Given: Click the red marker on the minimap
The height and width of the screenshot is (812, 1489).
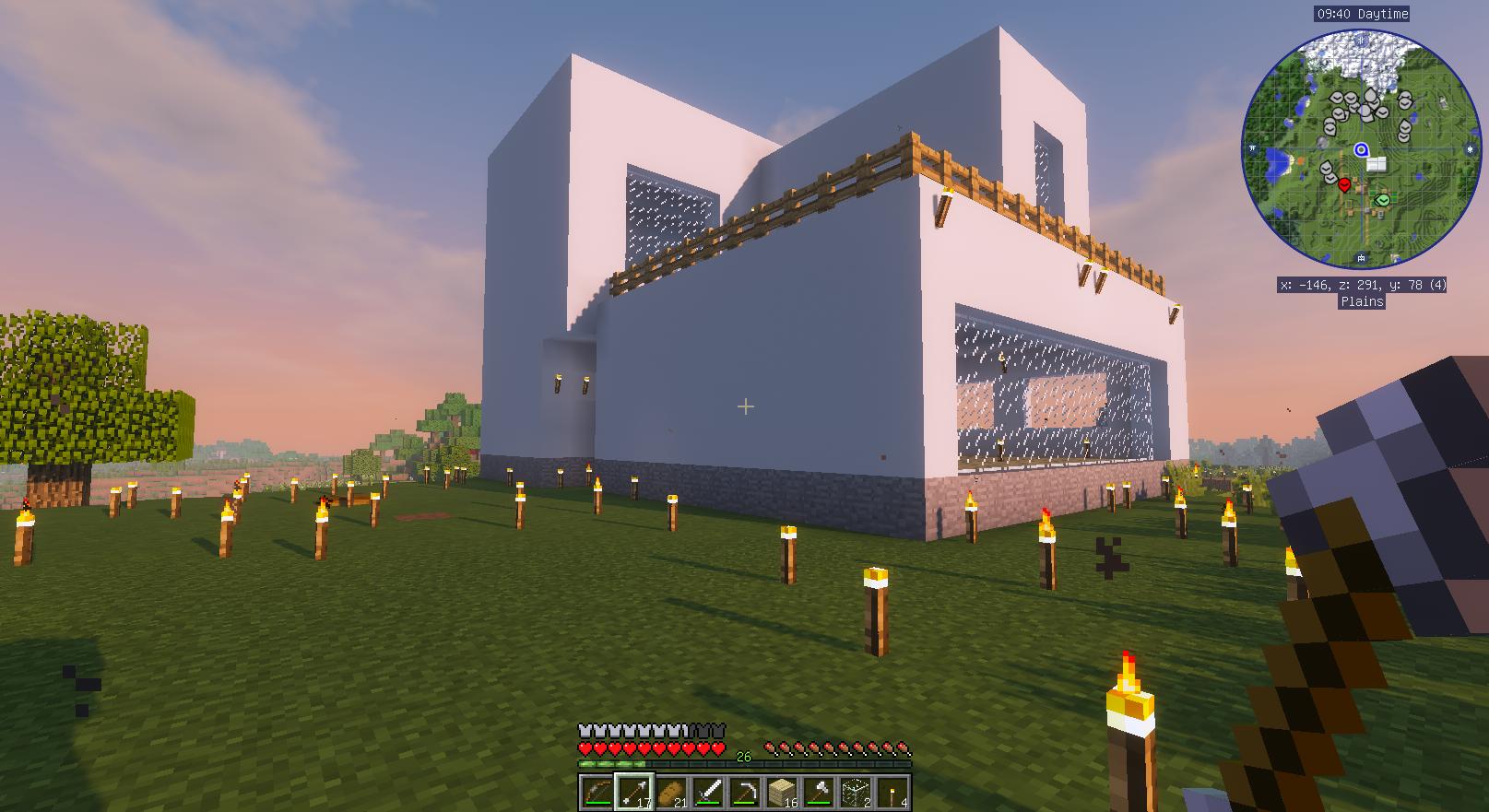Looking at the screenshot, I should tap(1344, 185).
